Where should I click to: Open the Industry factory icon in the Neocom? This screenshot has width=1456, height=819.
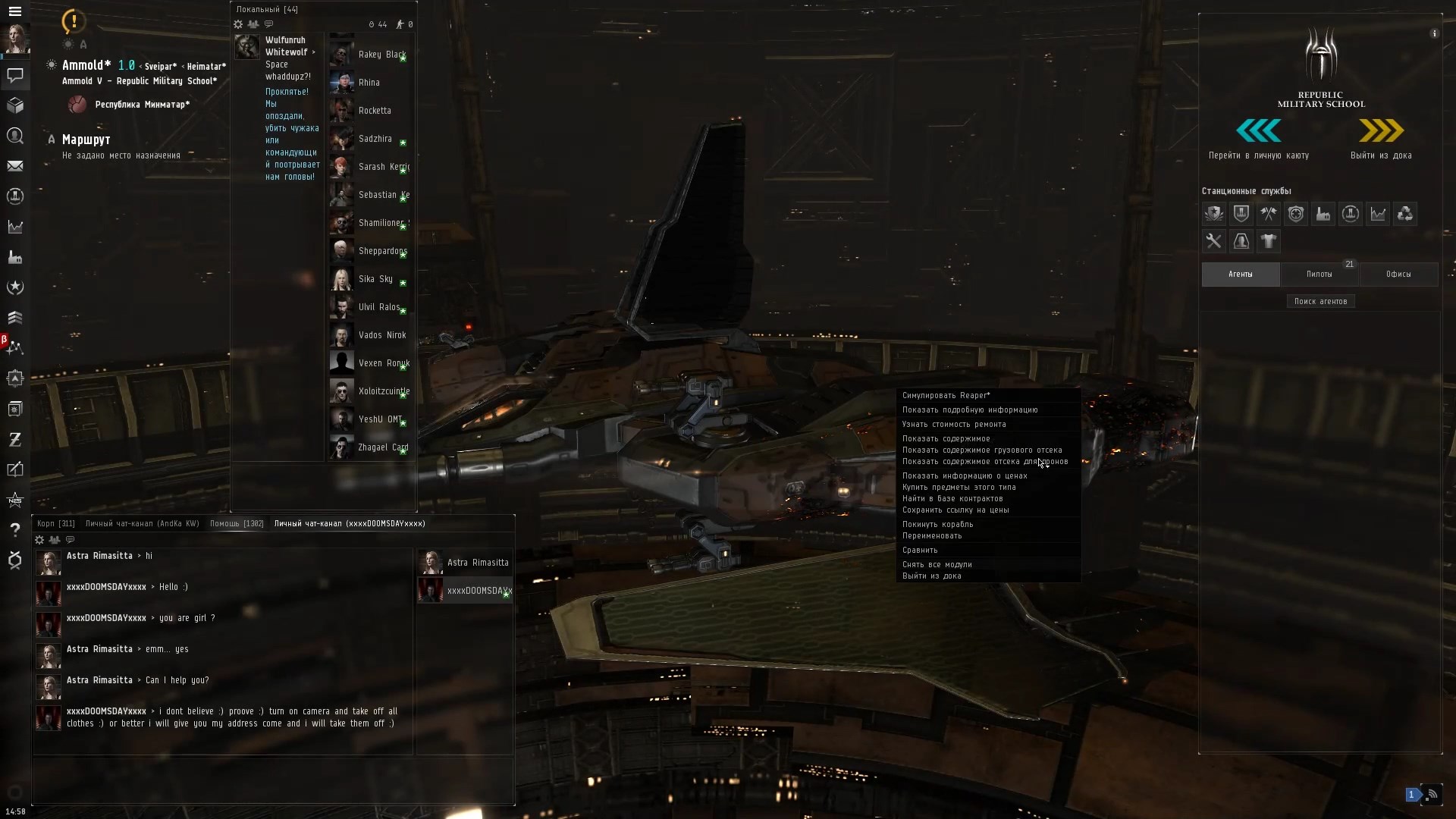click(15, 257)
